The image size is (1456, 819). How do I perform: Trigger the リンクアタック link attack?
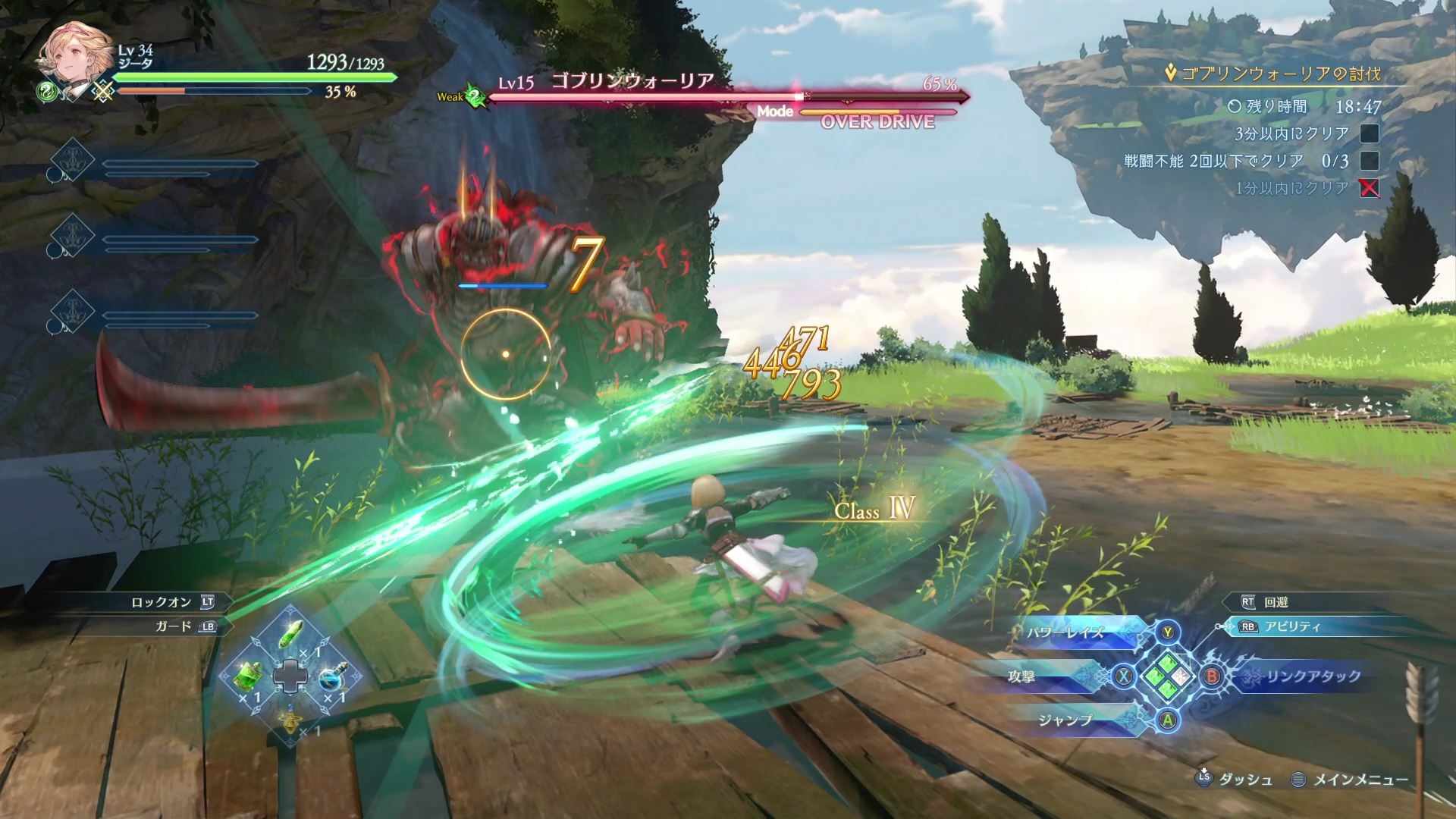(1313, 676)
